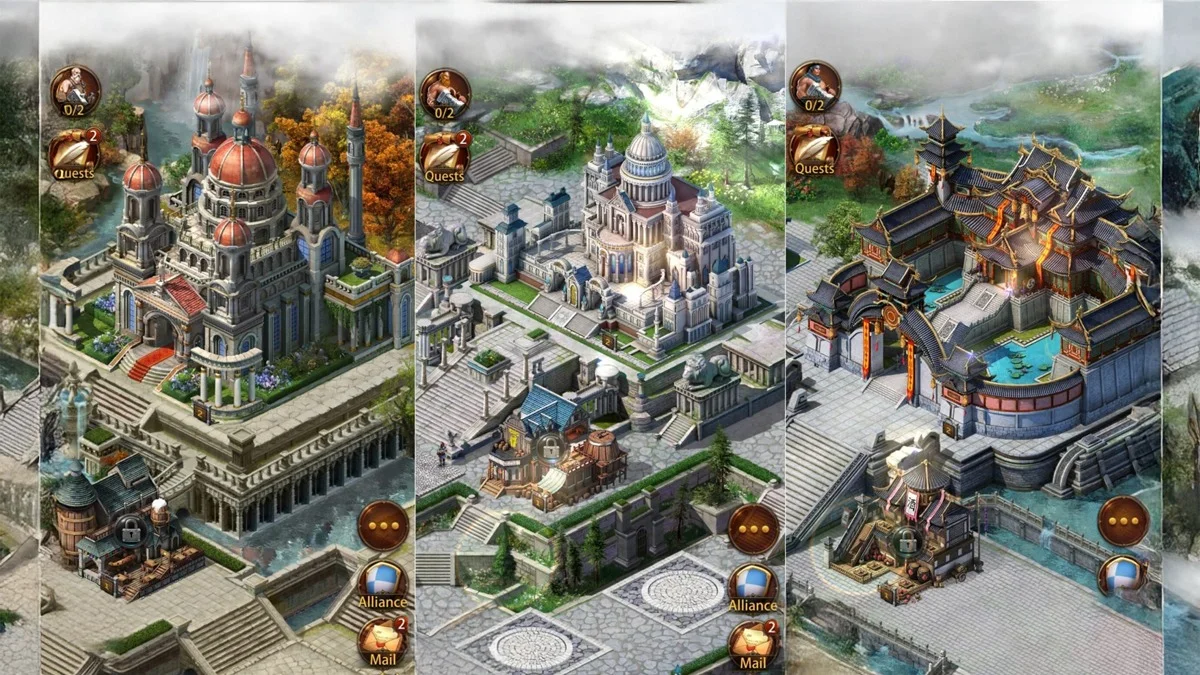Open Quests in the white-domed capitol screen
The height and width of the screenshot is (675, 1200).
tap(444, 155)
